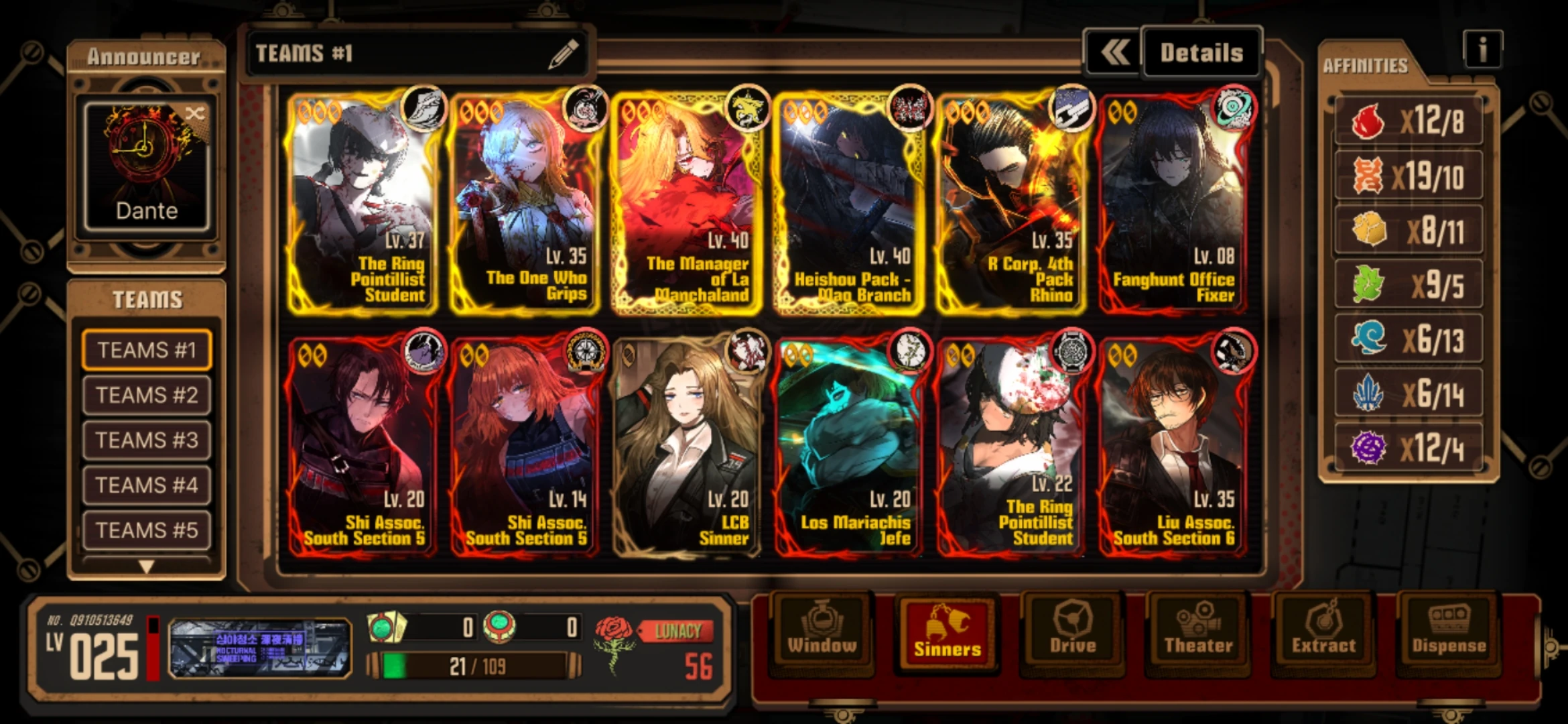1568x724 pixels.
Task: Collapse the panel with the double-chevron arrow
Action: 1112,52
